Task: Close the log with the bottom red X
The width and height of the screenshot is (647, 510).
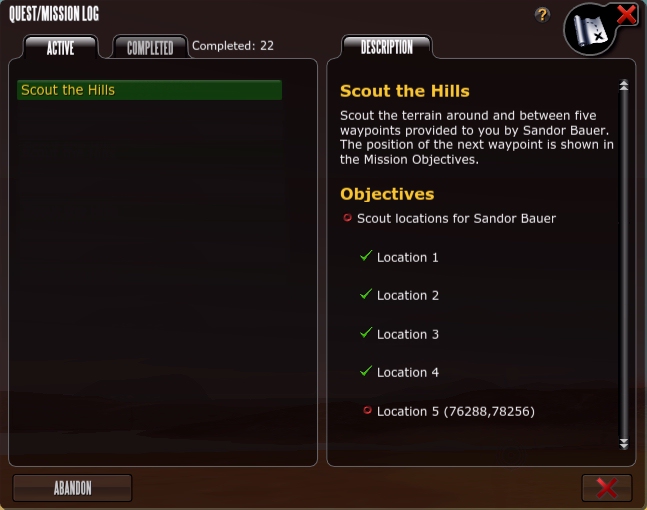Action: tap(606, 488)
